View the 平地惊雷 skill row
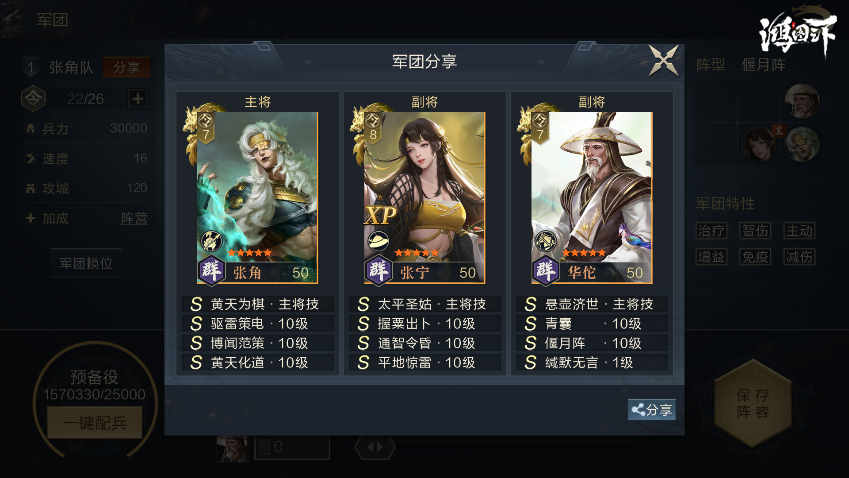 pyautogui.click(x=425, y=363)
